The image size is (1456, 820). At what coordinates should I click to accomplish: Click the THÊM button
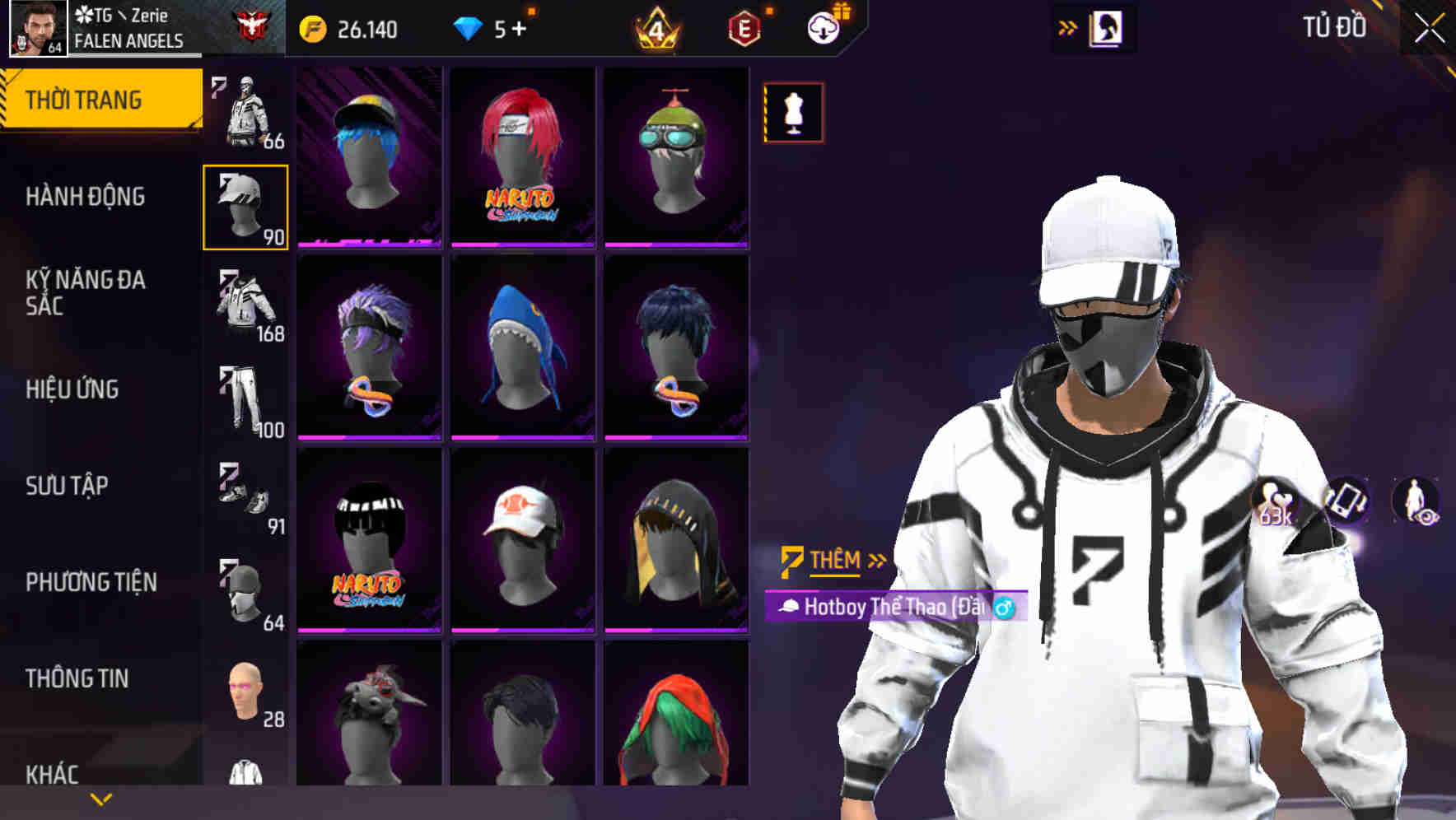tap(833, 561)
